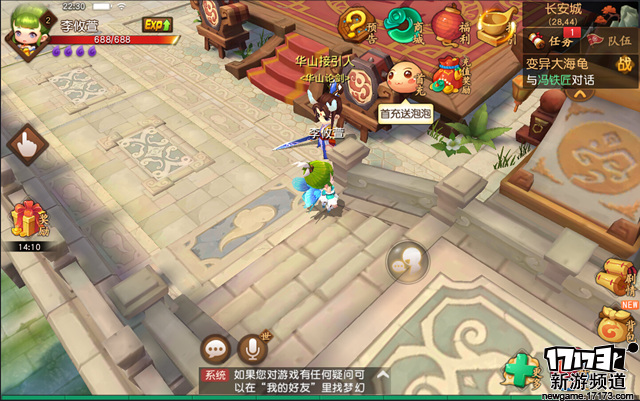
Task: Tap the round speech bubble action button
Action: pos(407,262)
